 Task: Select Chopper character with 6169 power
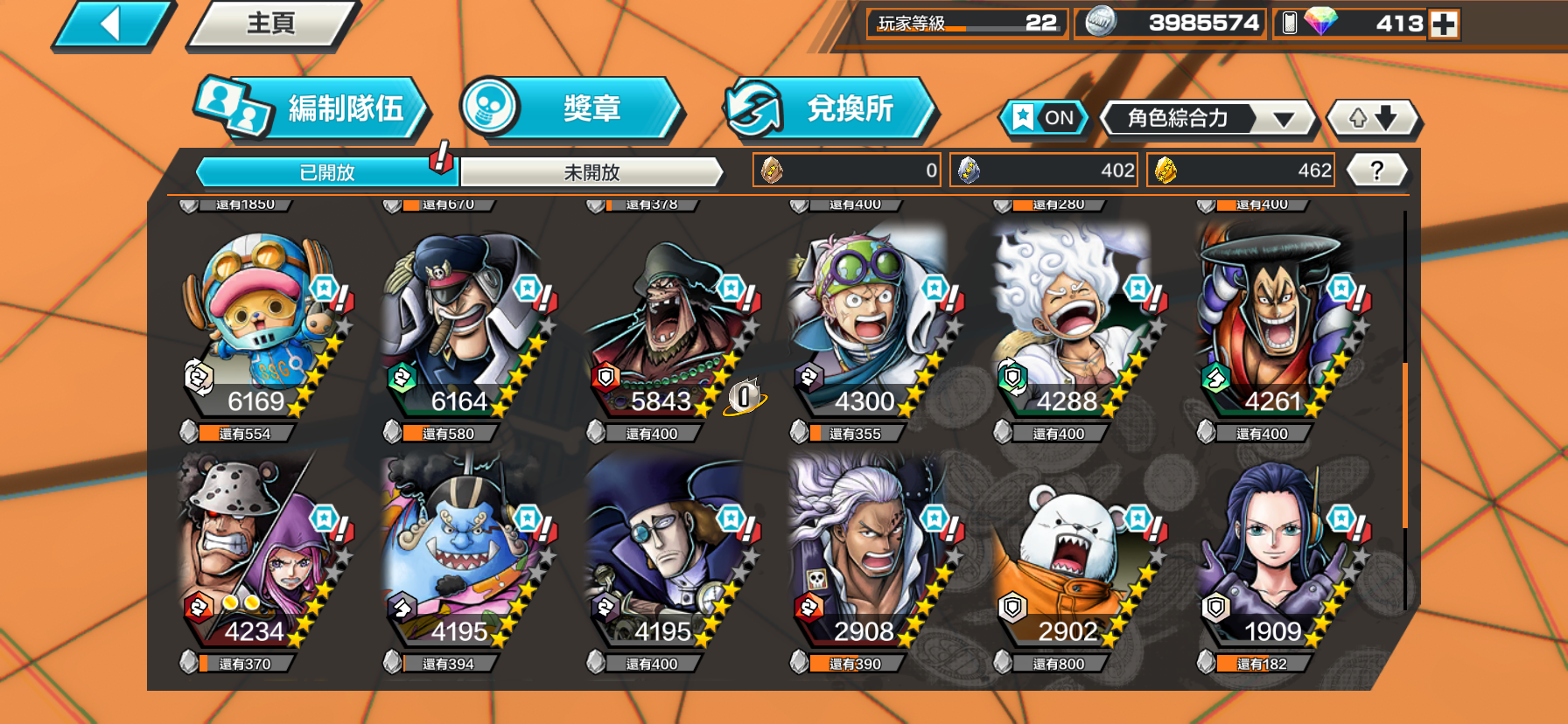[259, 324]
